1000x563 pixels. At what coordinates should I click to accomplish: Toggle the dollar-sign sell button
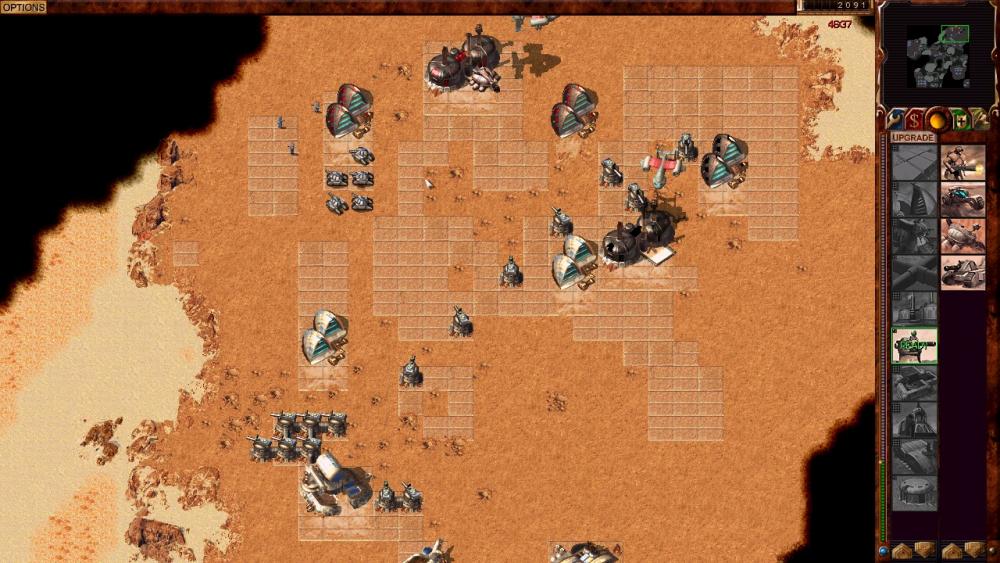(915, 119)
